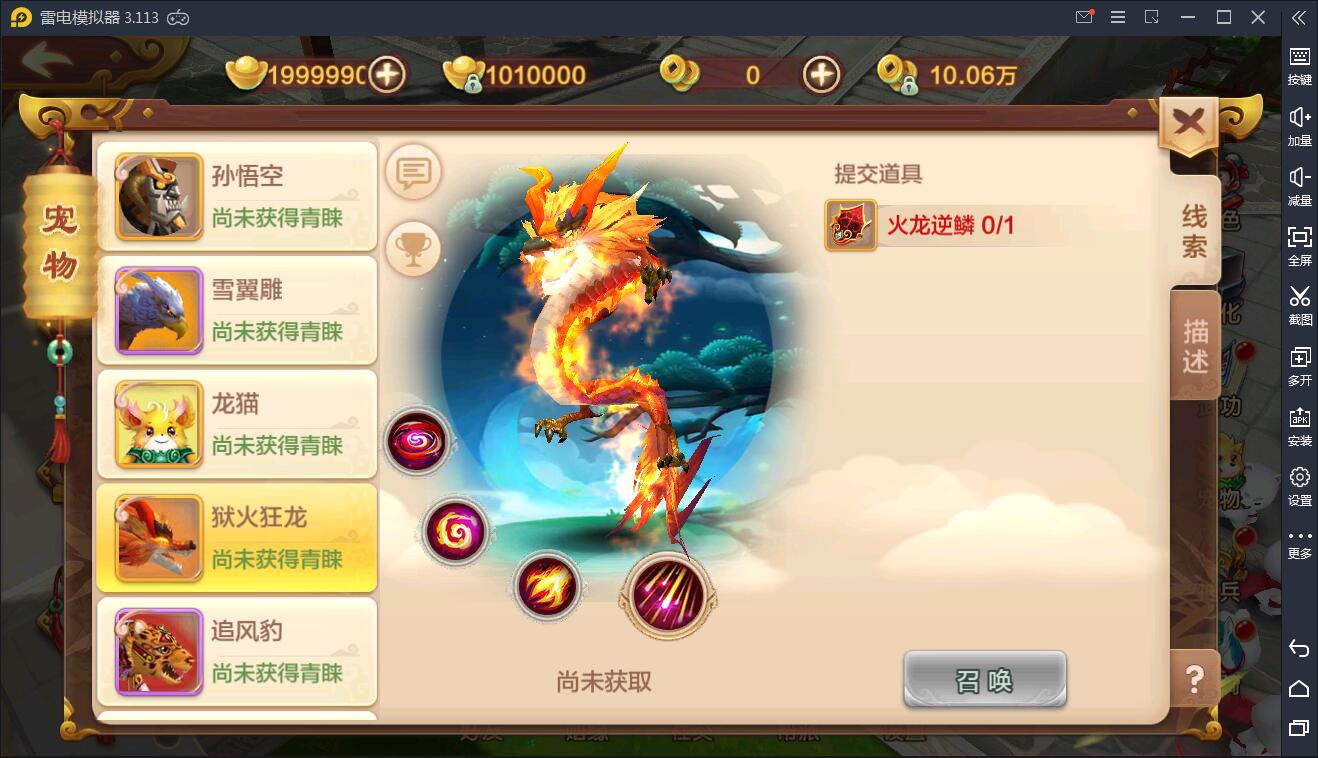Open the speech bubble chat icon
Viewport: 1318px width, 758px height.
[413, 171]
